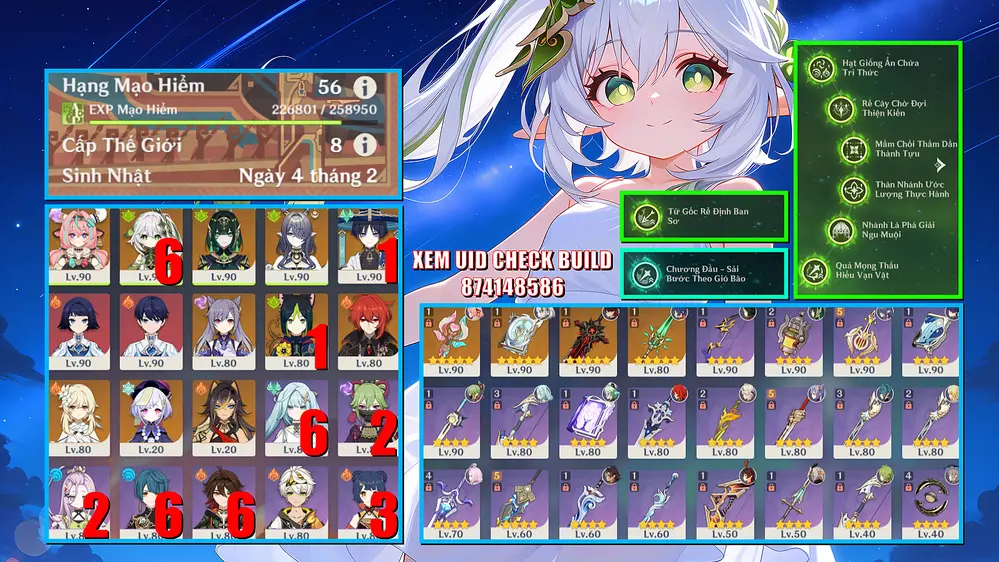Open Mầm Chồi Thâm Dần Thành Tựu constellation
The image size is (999, 562).
[855, 149]
